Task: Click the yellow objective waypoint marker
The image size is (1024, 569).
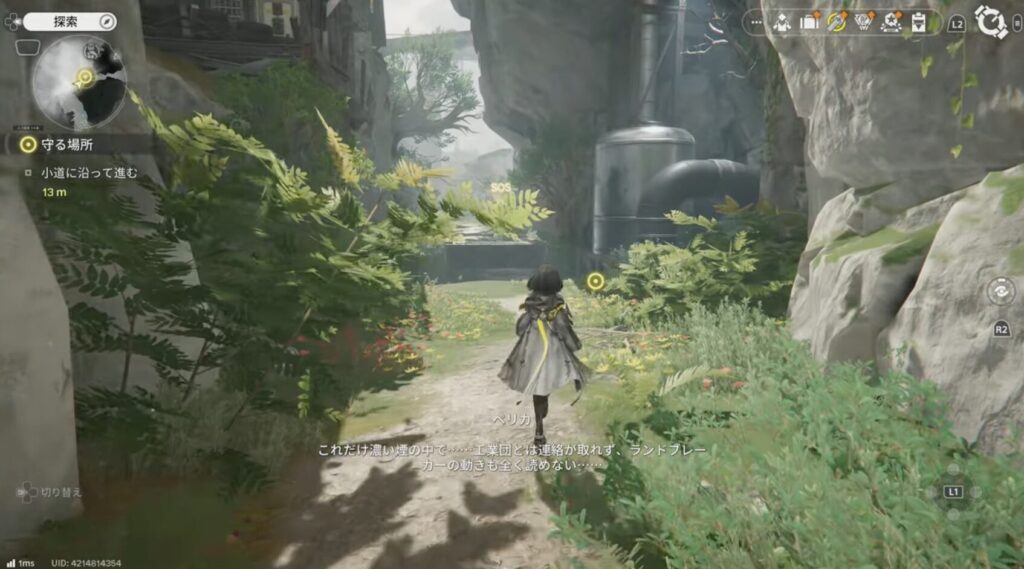Action: point(595,281)
